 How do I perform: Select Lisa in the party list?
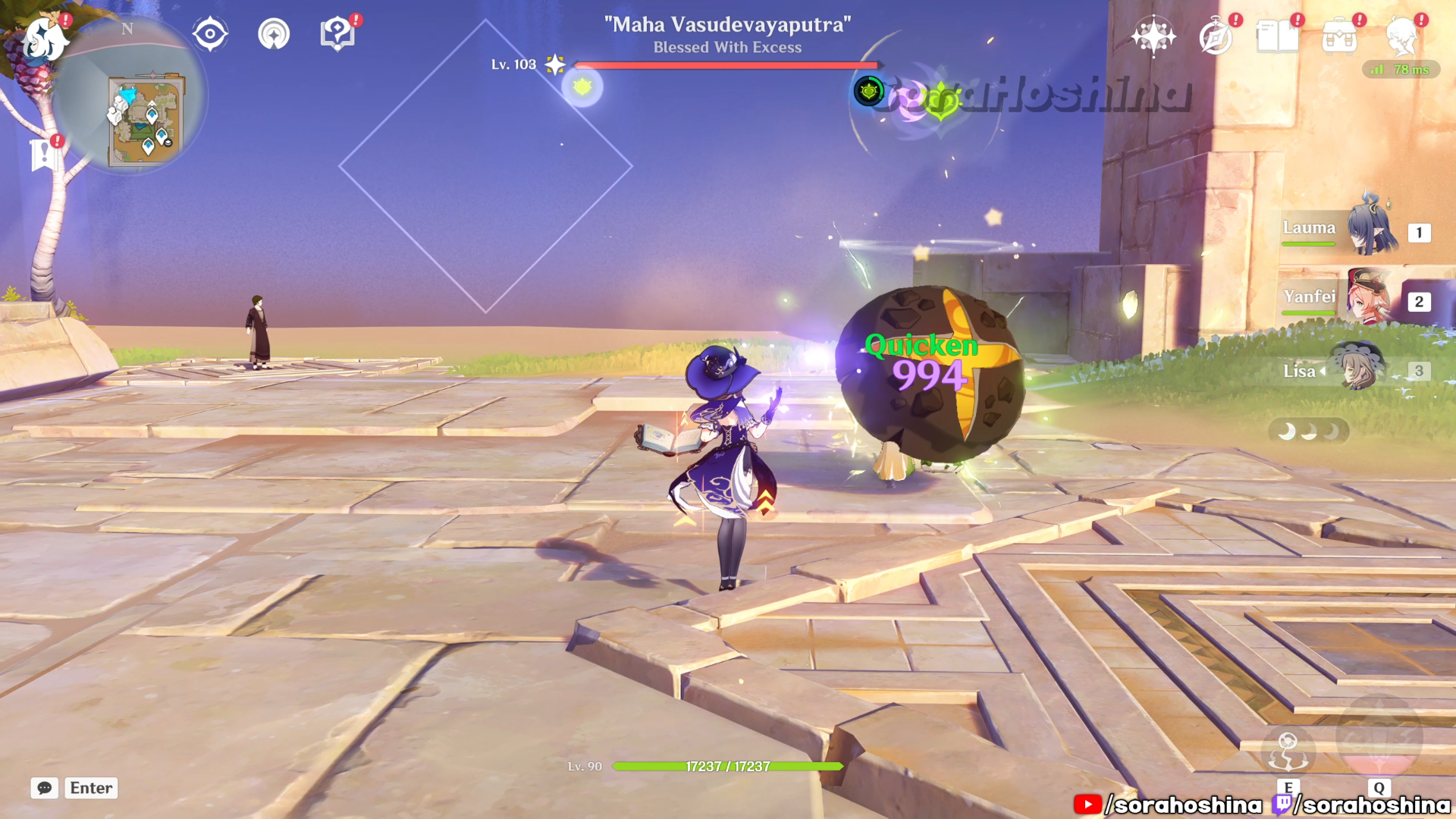tap(1356, 370)
